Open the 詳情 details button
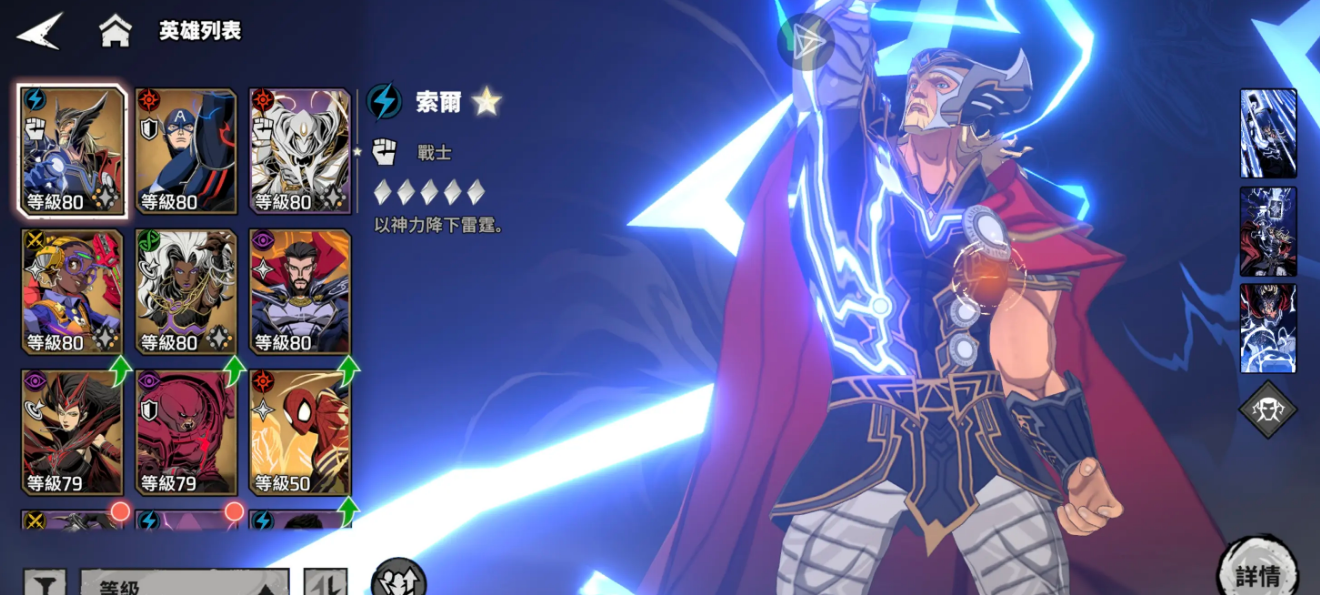 point(1257,573)
